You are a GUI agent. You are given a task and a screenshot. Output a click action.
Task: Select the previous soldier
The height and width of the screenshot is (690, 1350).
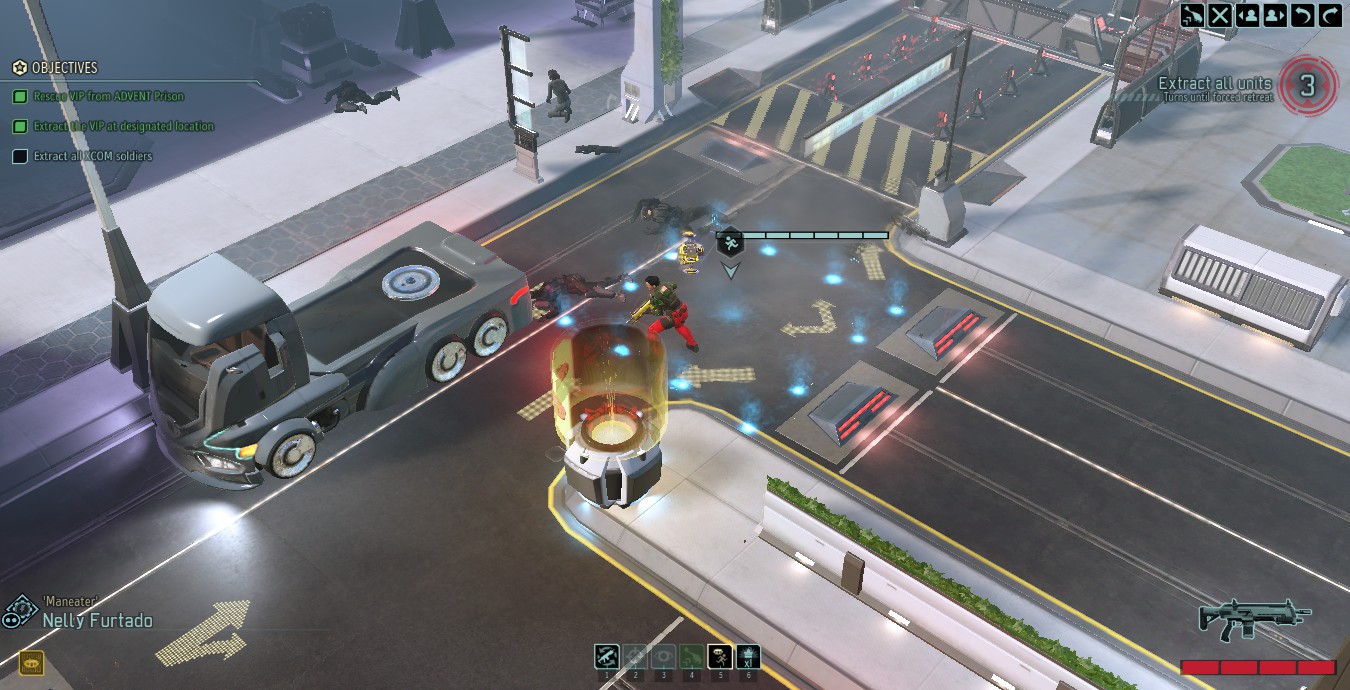[1247, 15]
